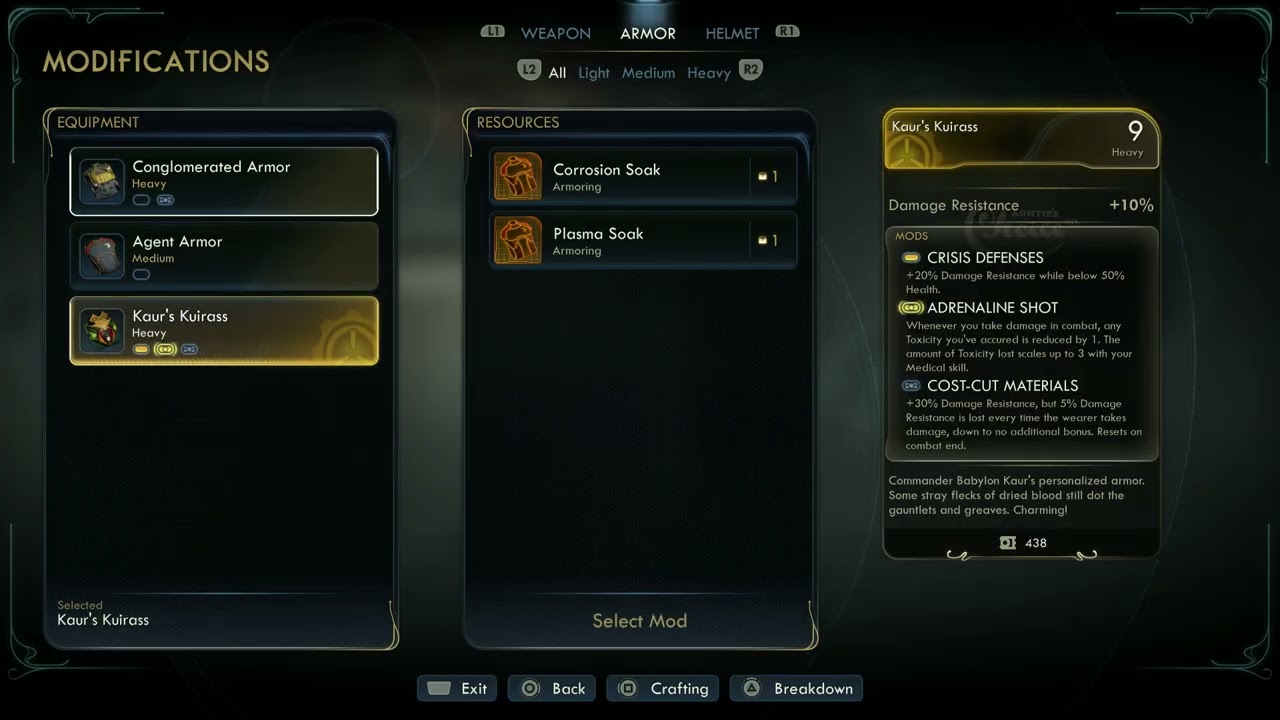The image size is (1280, 720).
Task: Go Back to previous screen
Action: click(x=552, y=688)
